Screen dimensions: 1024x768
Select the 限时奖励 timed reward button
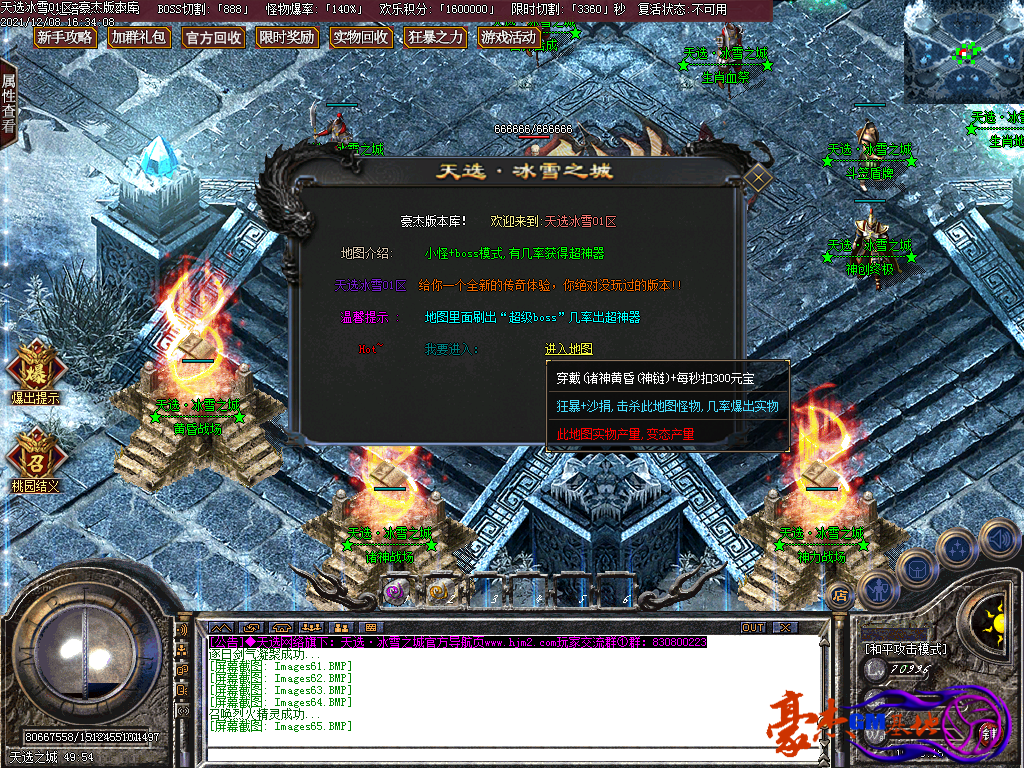tap(286, 38)
